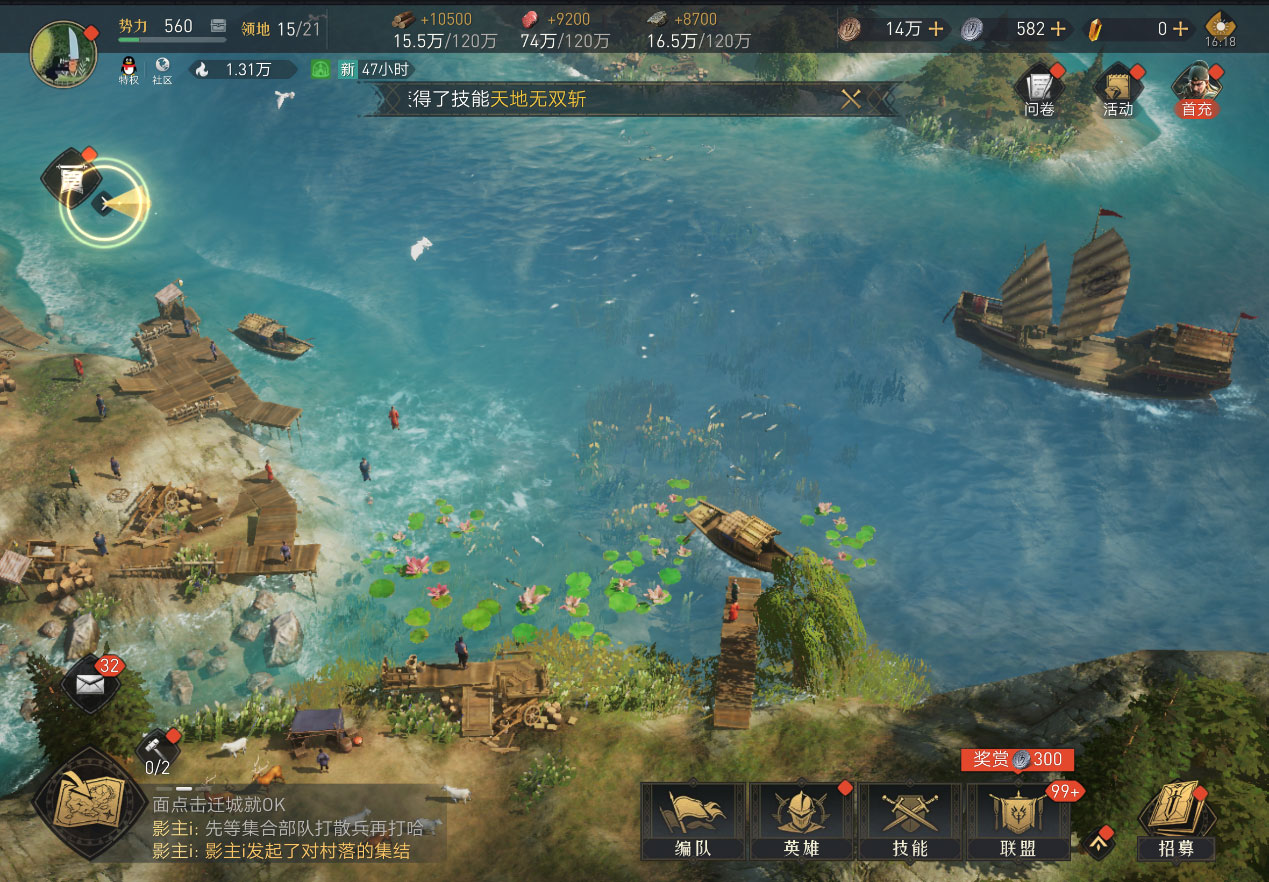1269x882 pixels.
Task: Open the hammer build queue 0/2
Action: pos(158,752)
